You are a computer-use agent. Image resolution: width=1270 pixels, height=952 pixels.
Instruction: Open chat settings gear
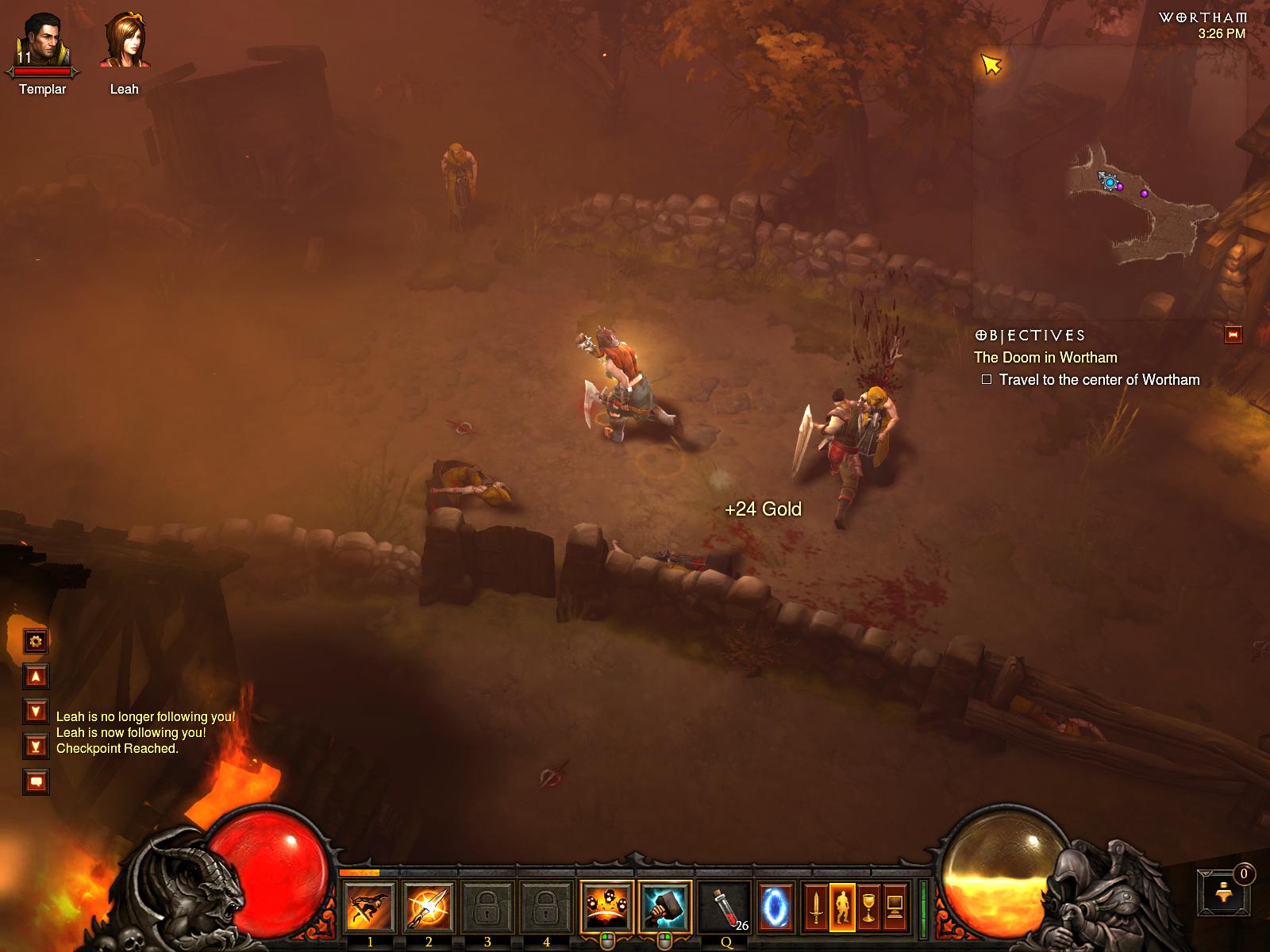(36, 641)
